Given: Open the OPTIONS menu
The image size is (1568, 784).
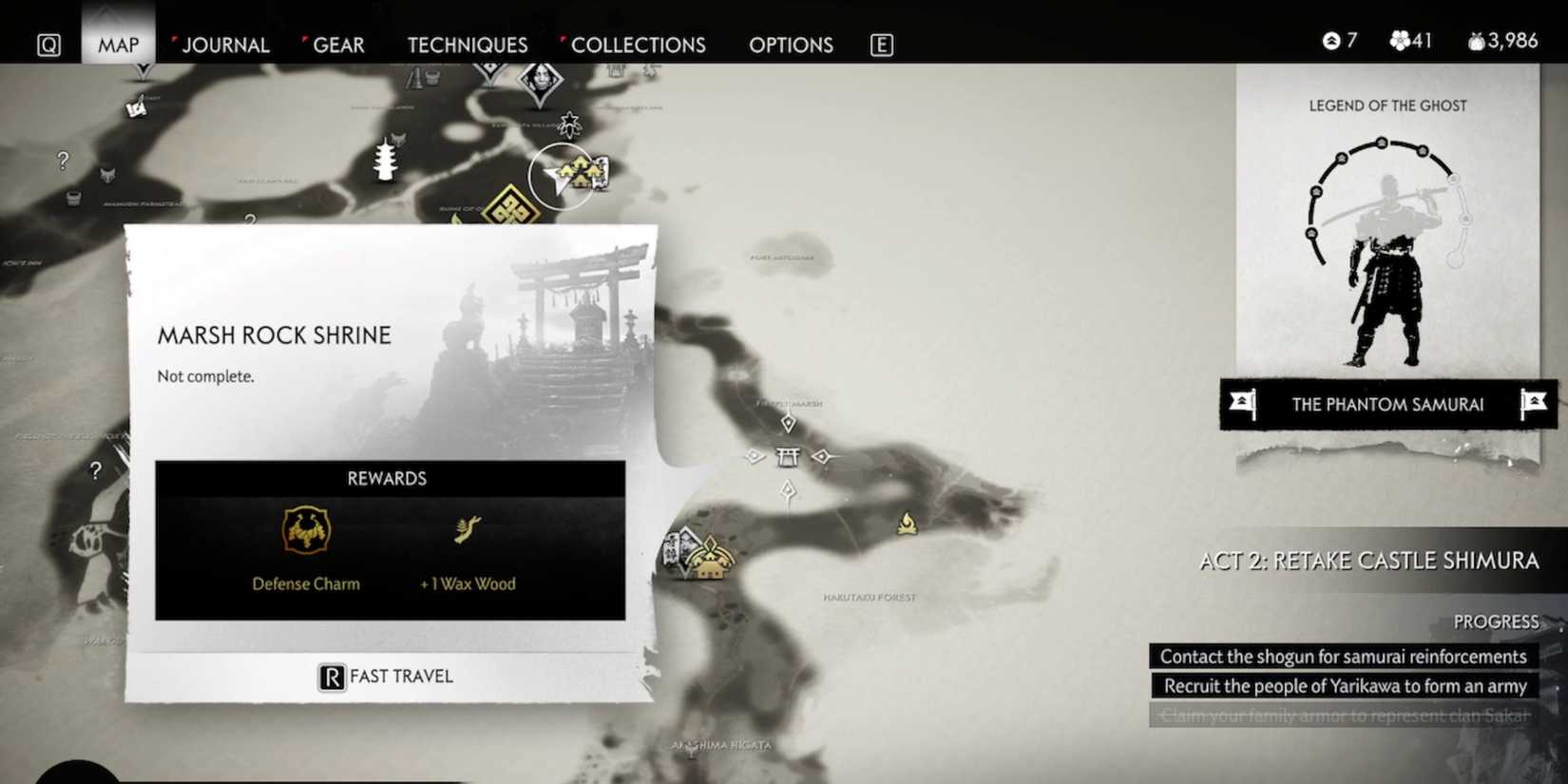Looking at the screenshot, I should (791, 44).
